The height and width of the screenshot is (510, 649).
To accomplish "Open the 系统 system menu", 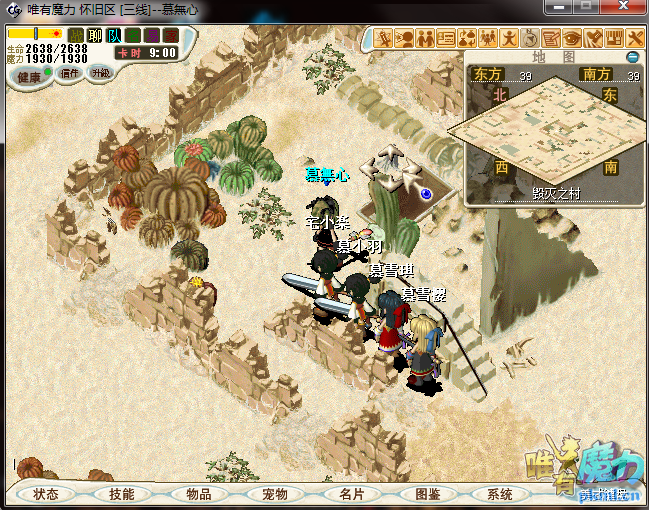I will (x=499, y=494).
